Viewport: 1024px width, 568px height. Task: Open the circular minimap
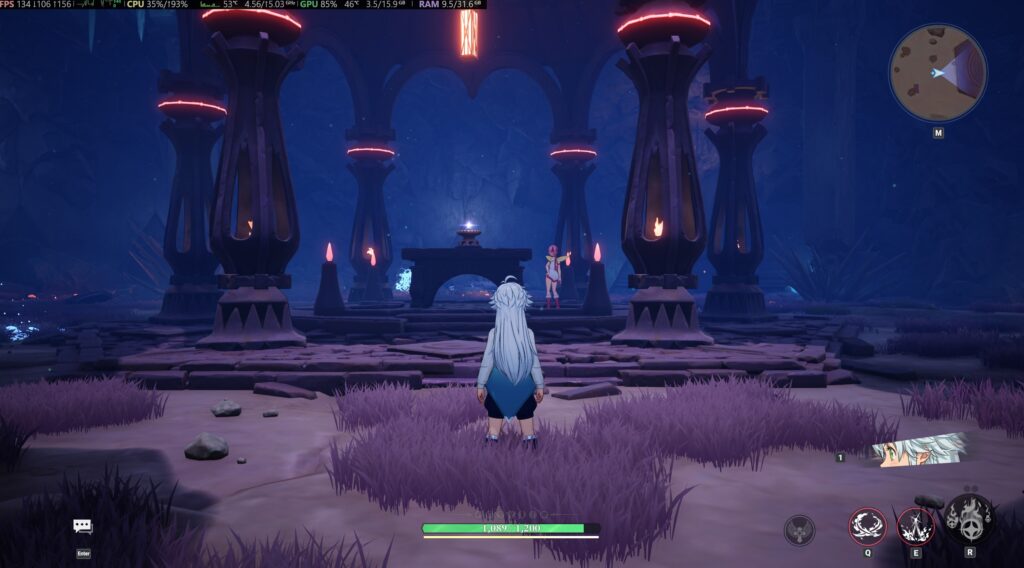(x=937, y=73)
